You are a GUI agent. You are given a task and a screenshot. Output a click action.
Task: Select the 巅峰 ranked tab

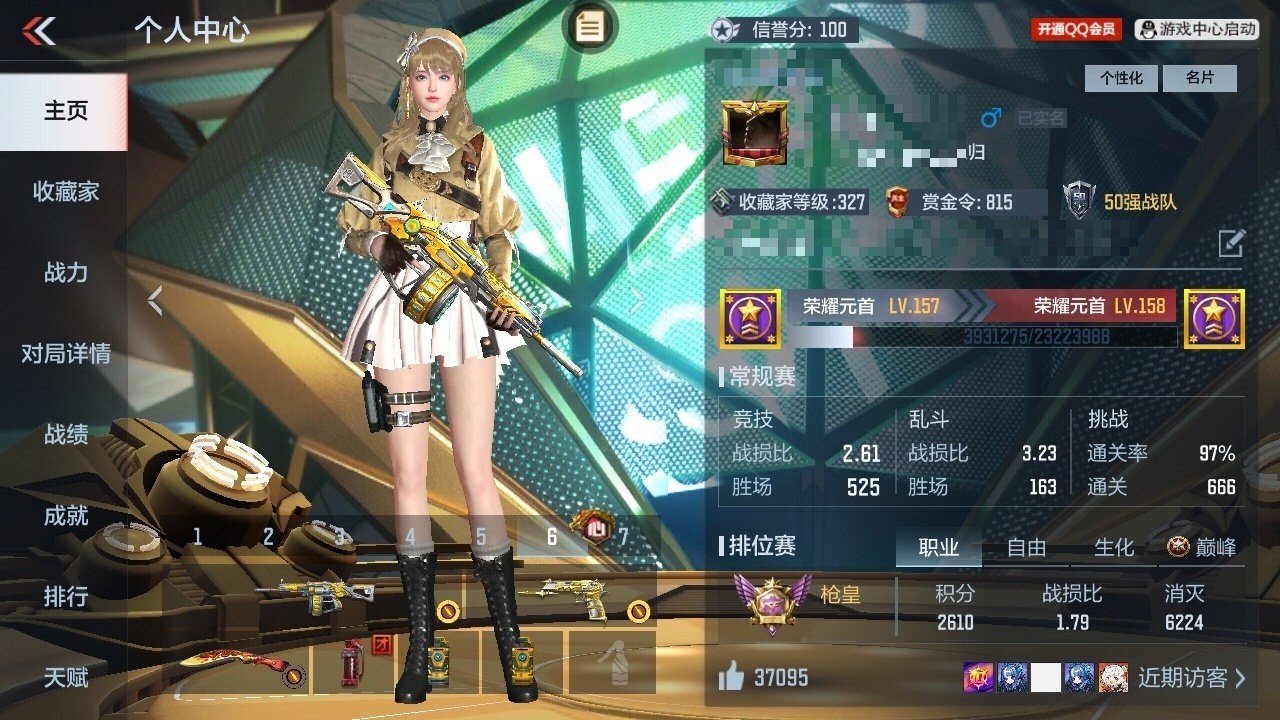pos(1202,547)
